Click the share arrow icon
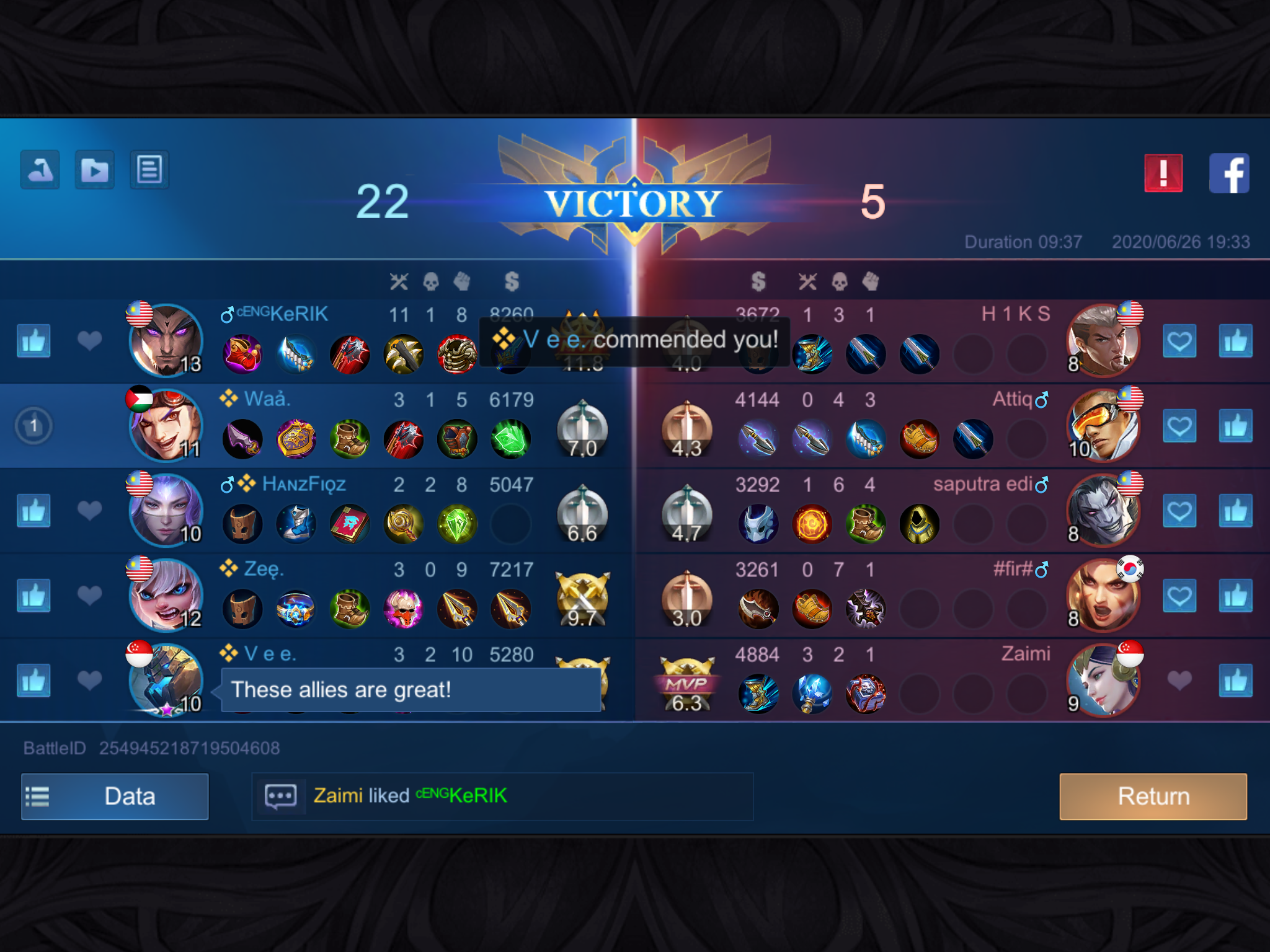The image size is (1270, 952). pos(40,169)
